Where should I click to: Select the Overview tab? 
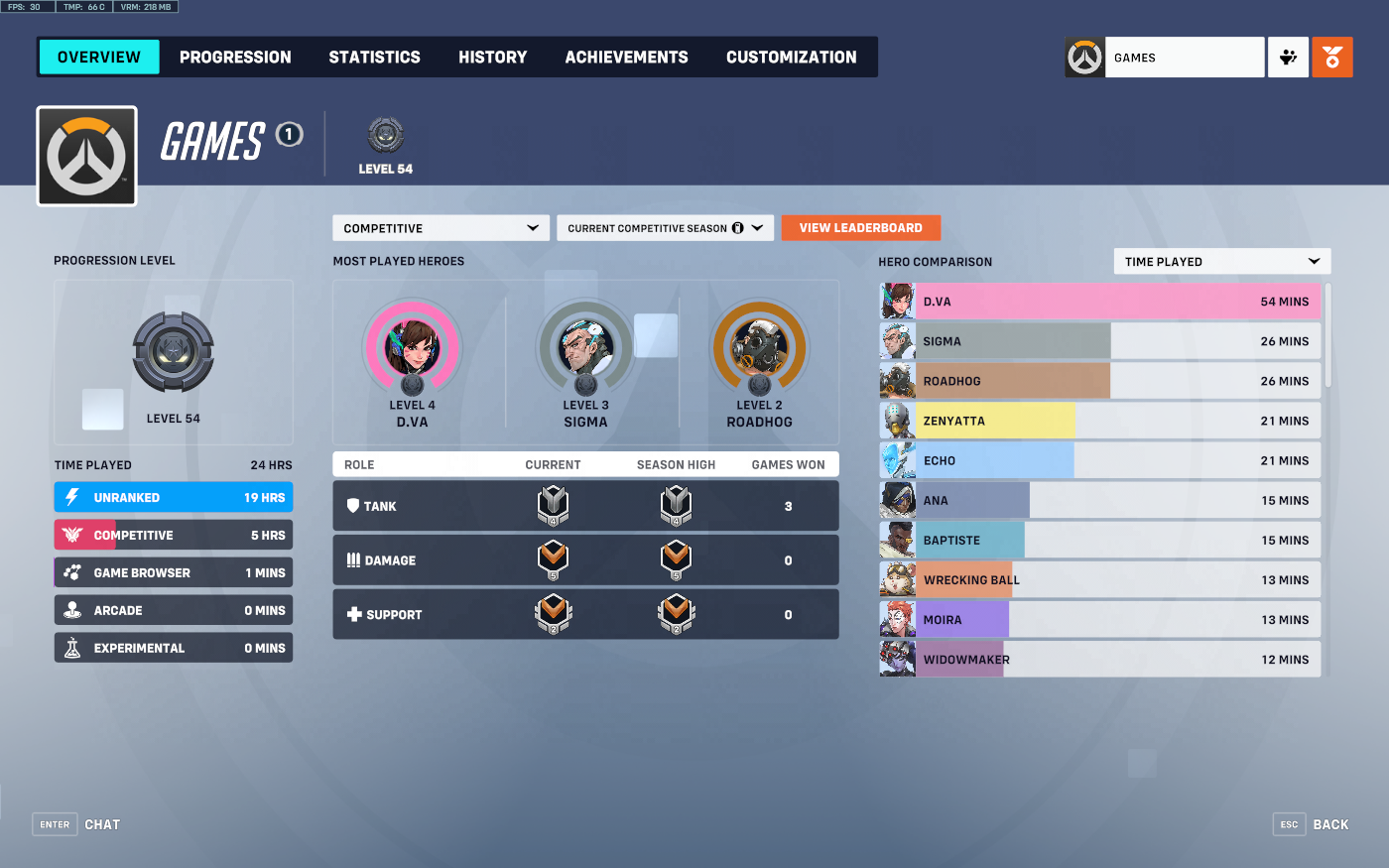98,57
